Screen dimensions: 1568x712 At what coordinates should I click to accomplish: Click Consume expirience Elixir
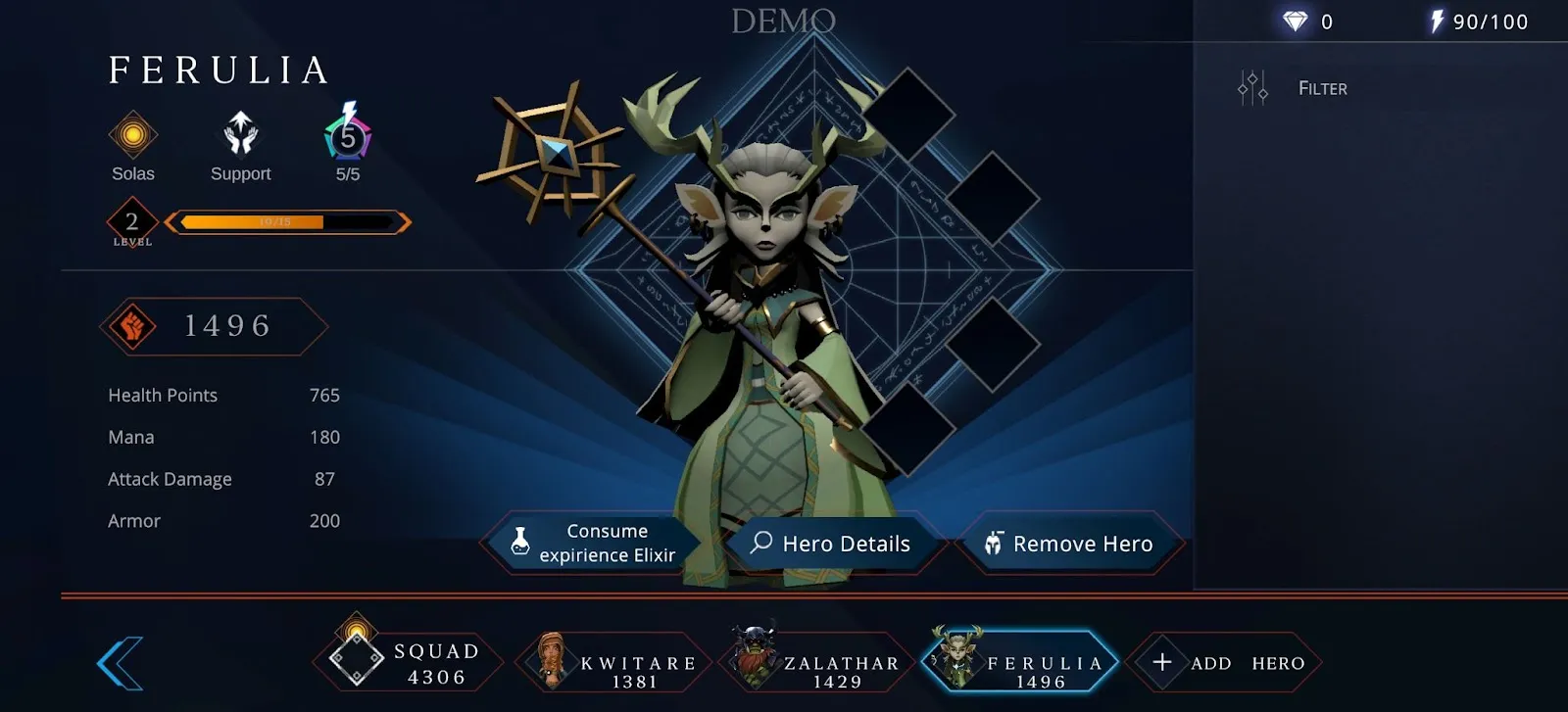[x=608, y=543]
